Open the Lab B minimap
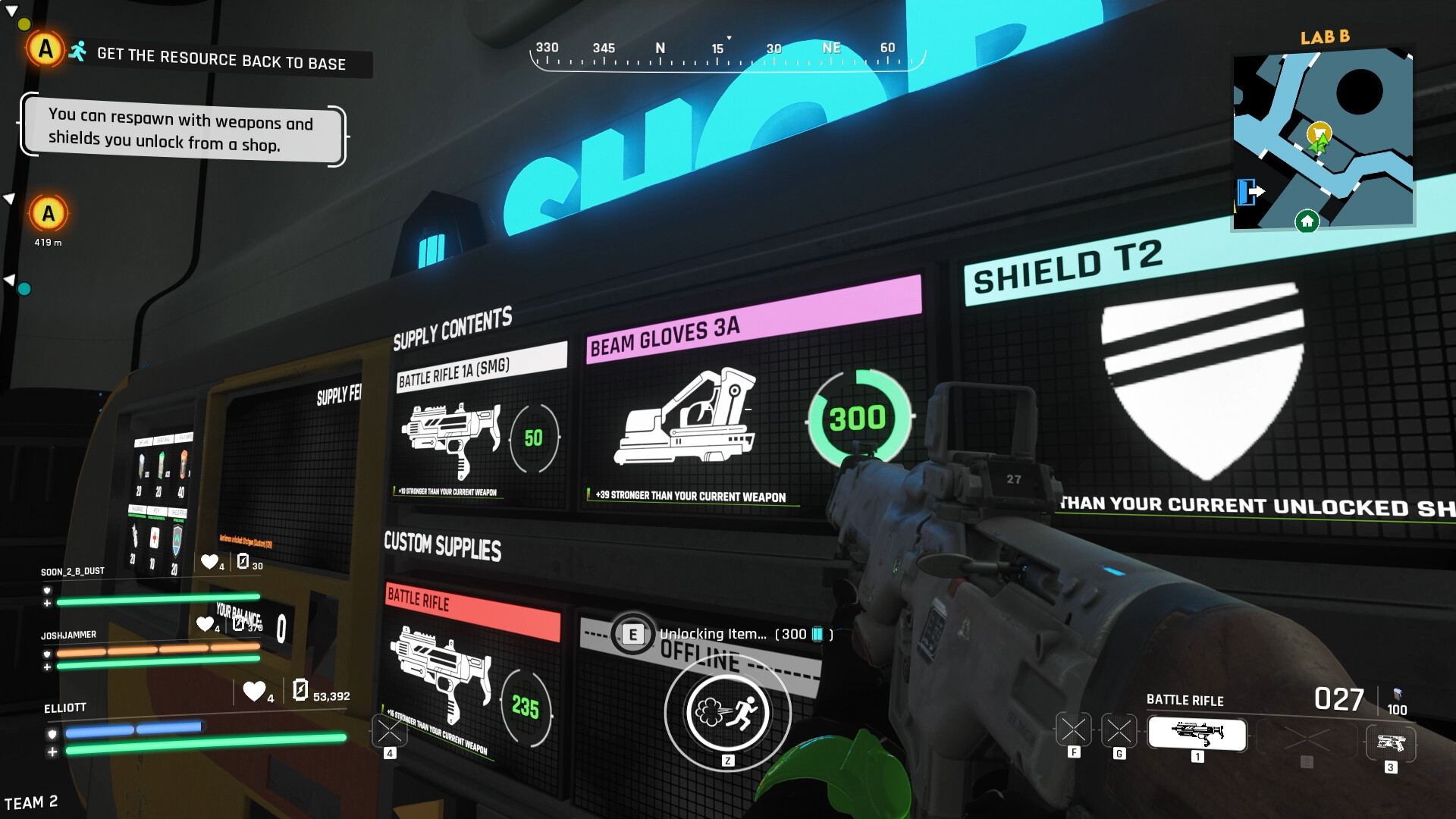This screenshot has width=1456, height=819. (1323, 139)
